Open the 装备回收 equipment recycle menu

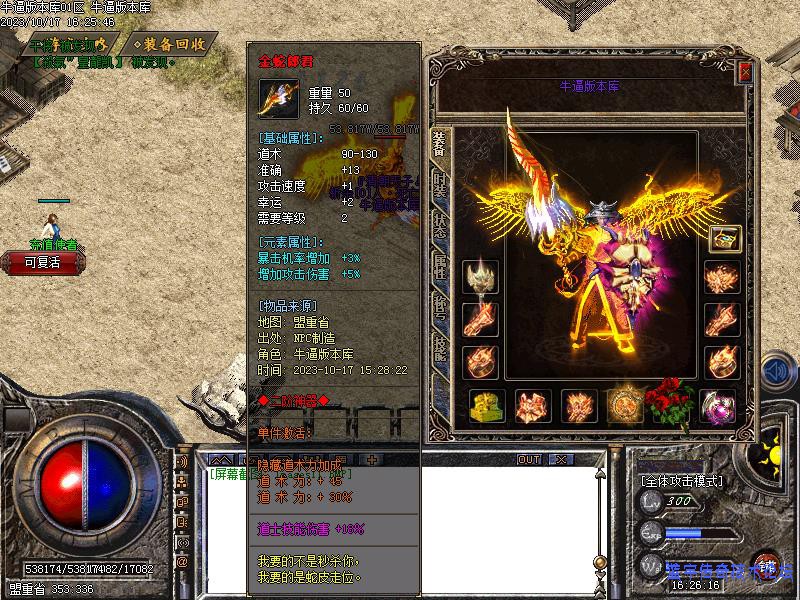170,44
